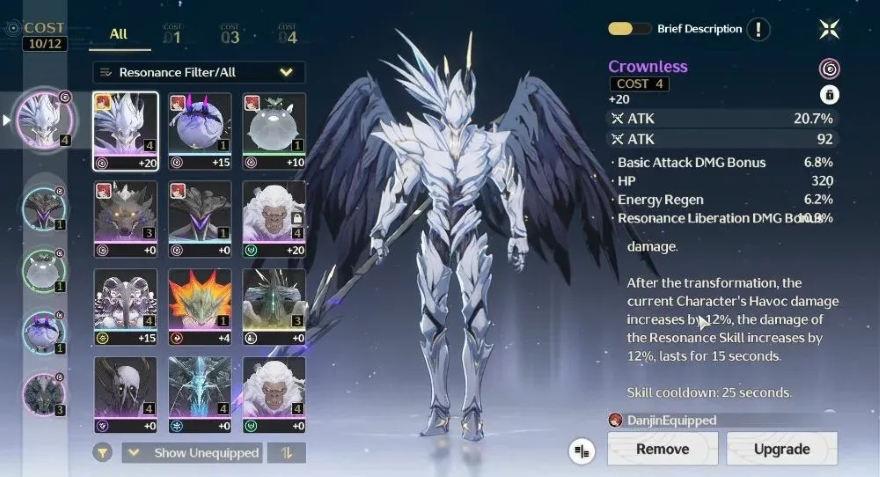Open the Show Unequipped dropdown
This screenshot has width=880, height=477.
[x=195, y=453]
